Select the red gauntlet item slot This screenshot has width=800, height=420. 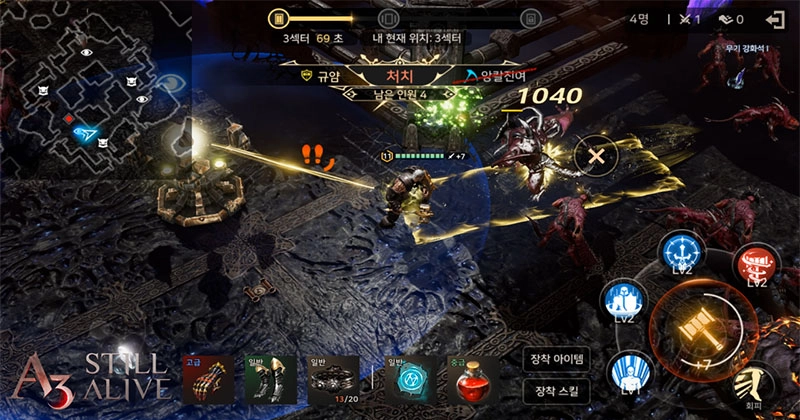pos(204,380)
